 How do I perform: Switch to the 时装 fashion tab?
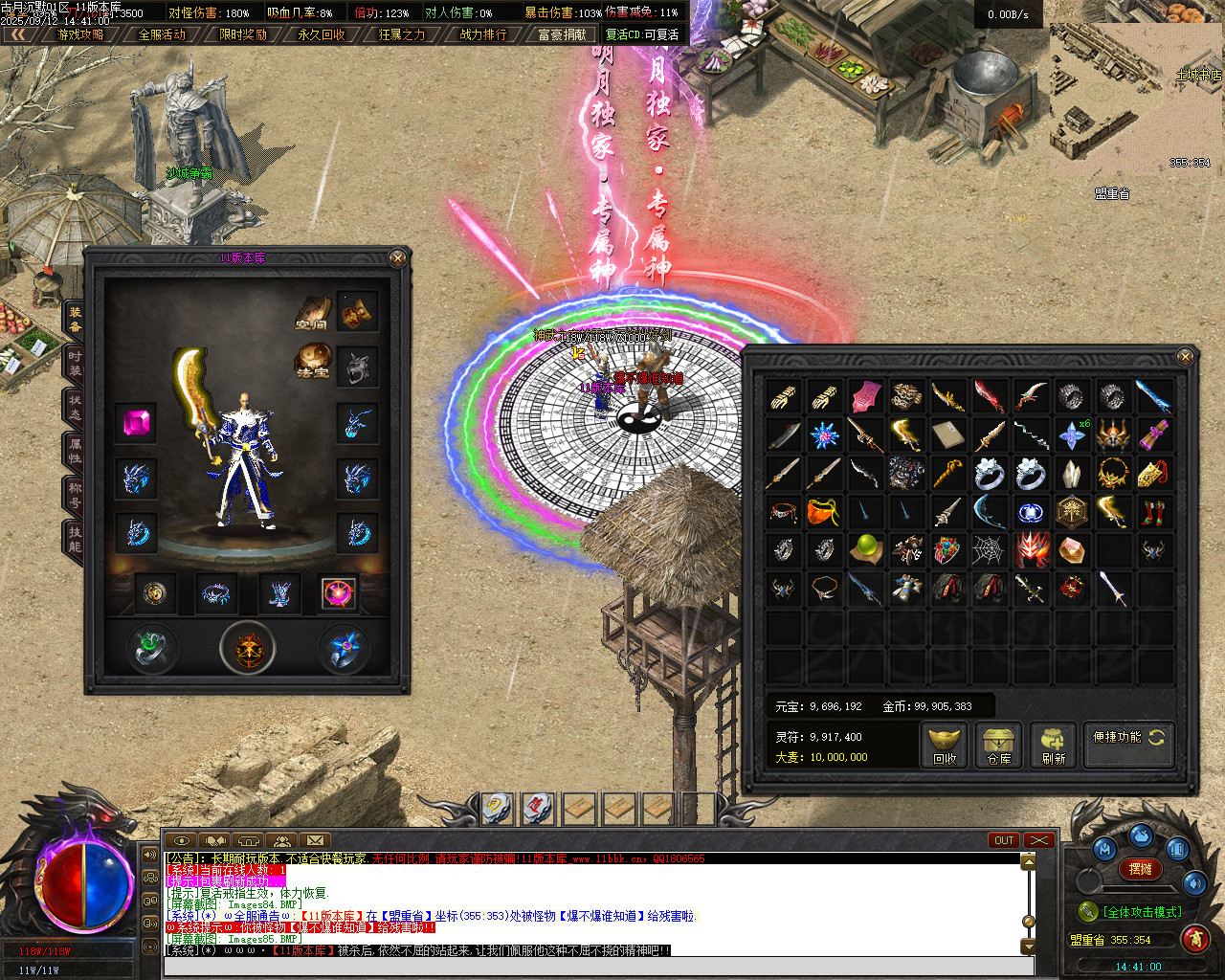pyautogui.click(x=74, y=363)
